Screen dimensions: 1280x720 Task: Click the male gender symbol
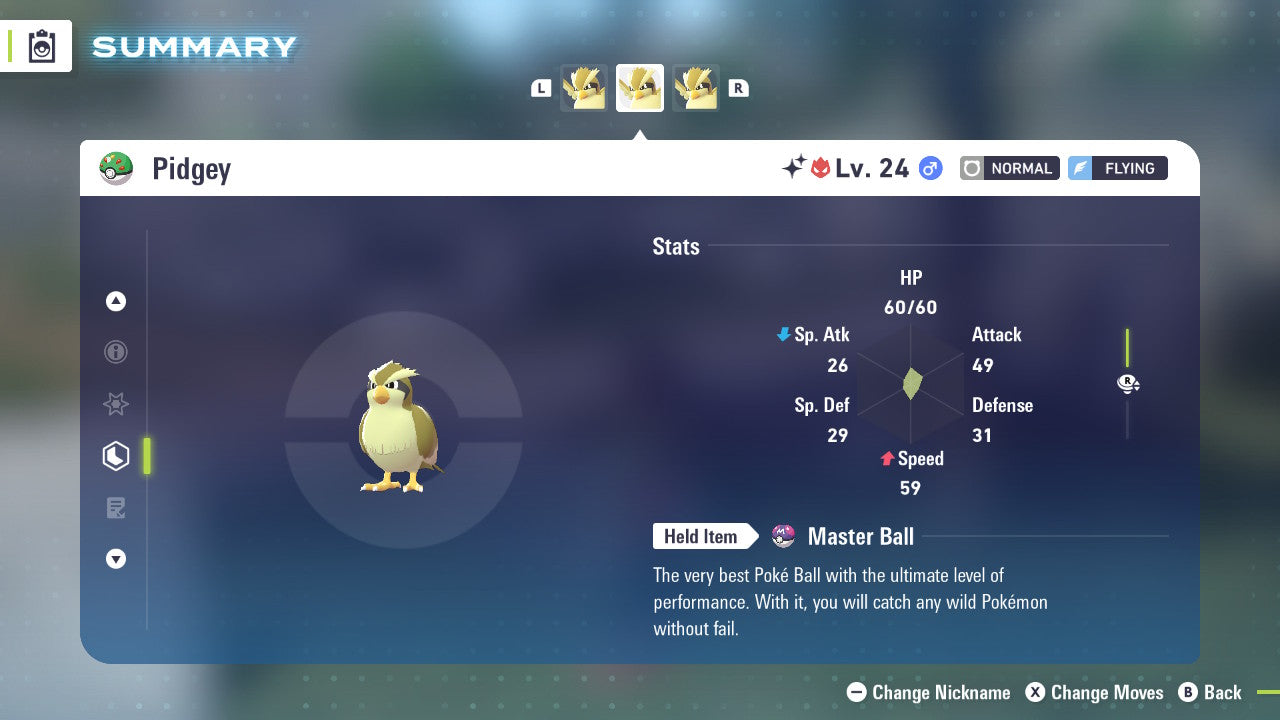930,168
